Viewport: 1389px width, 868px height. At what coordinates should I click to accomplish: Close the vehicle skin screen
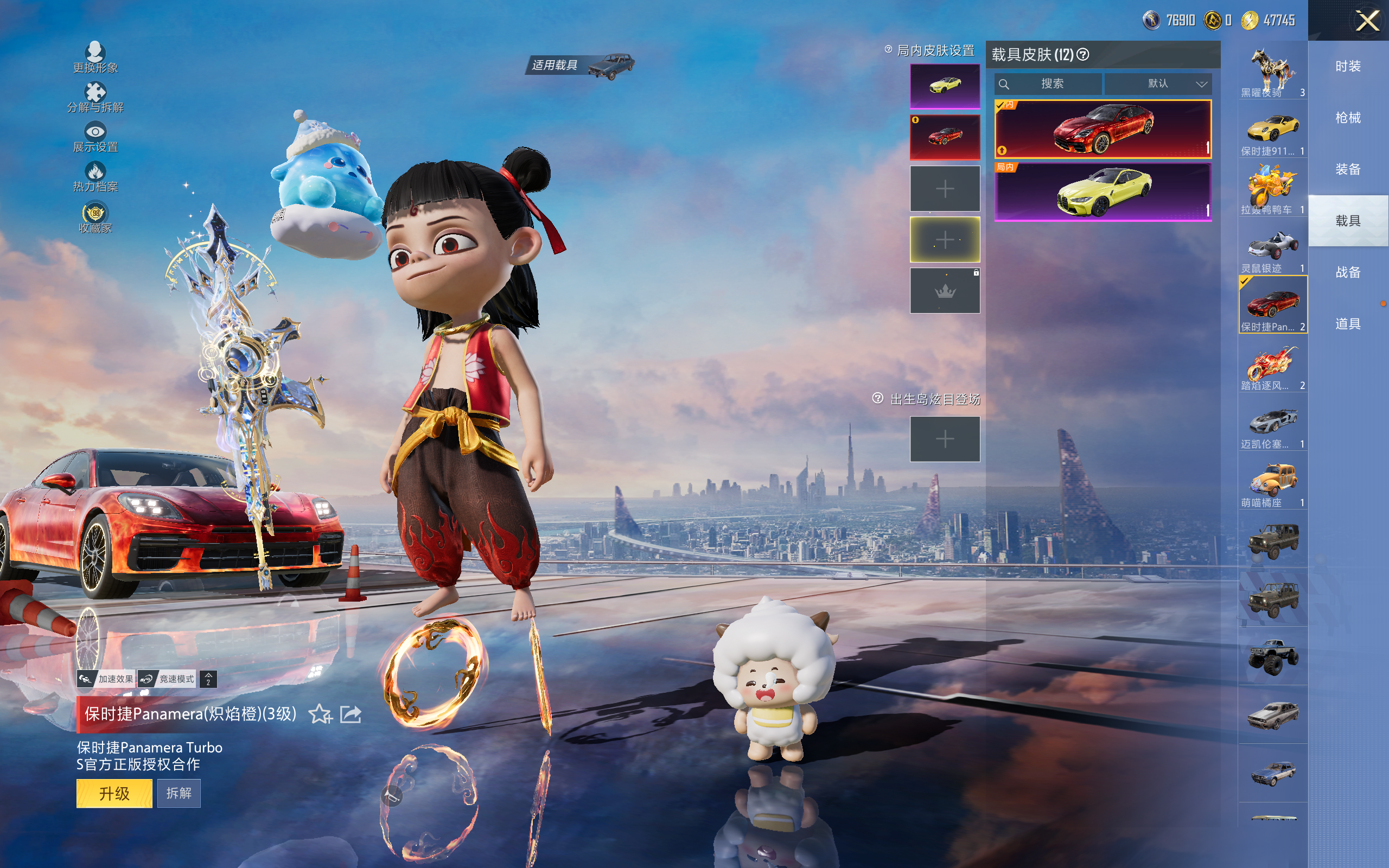click(1367, 21)
